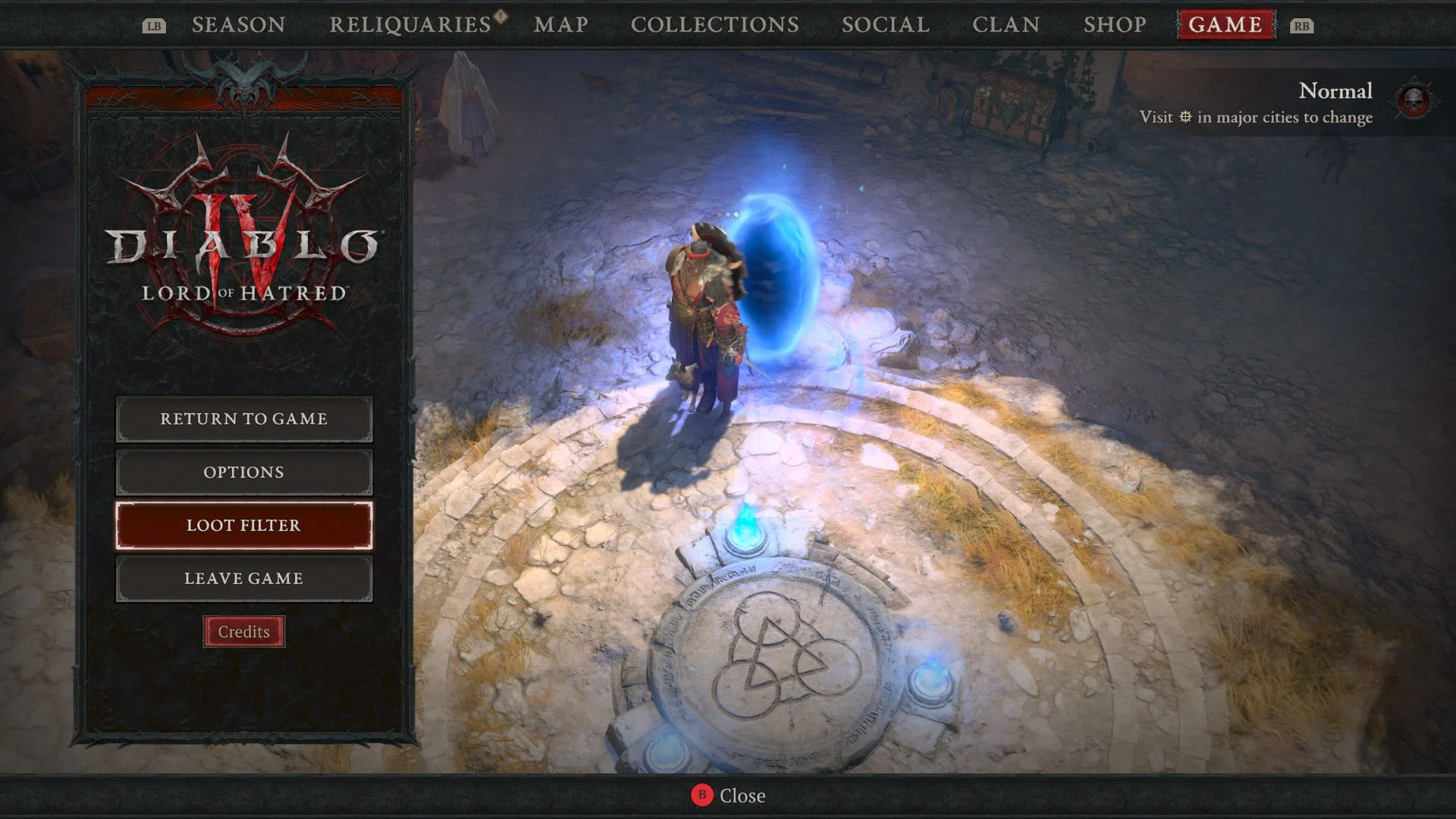Image resolution: width=1456 pixels, height=819 pixels.
Task: Open the Shop tab
Action: pos(1115,25)
